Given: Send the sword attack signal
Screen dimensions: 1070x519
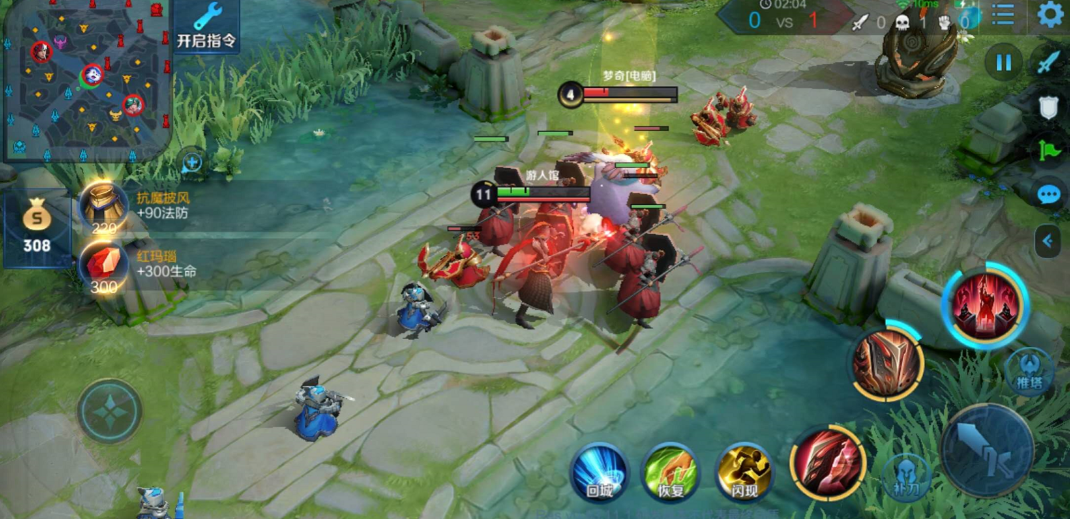Looking at the screenshot, I should [1048, 62].
